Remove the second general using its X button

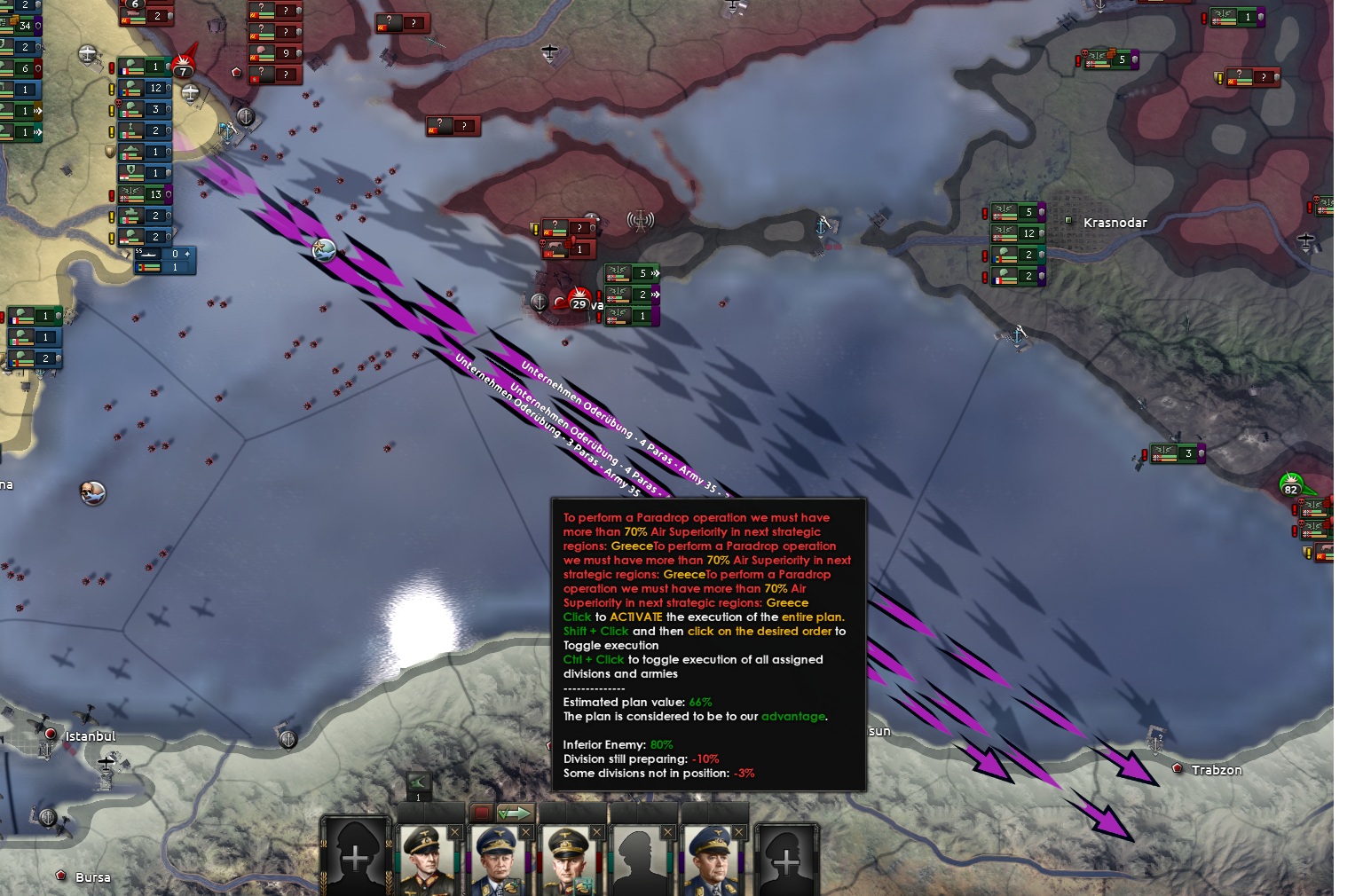[525, 832]
